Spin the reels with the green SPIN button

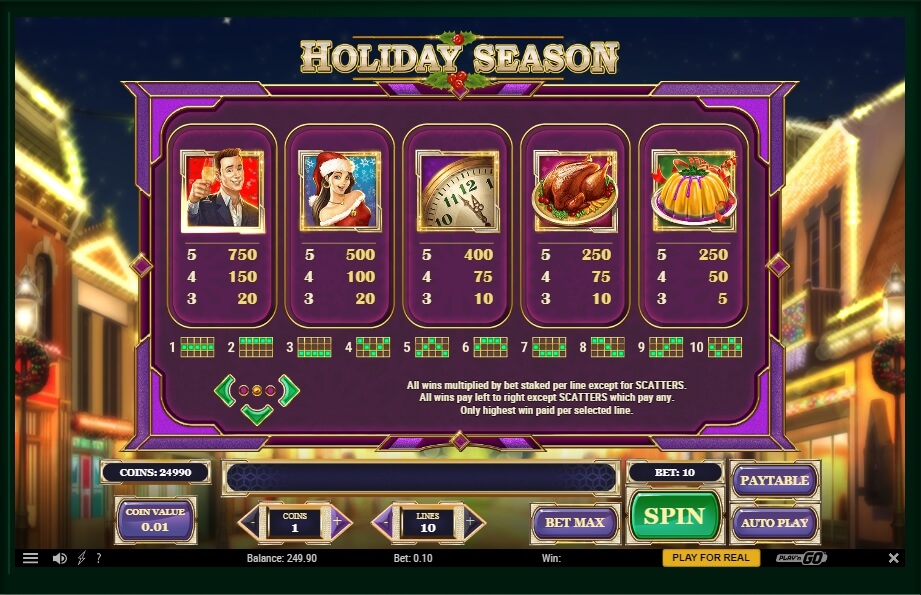(675, 516)
